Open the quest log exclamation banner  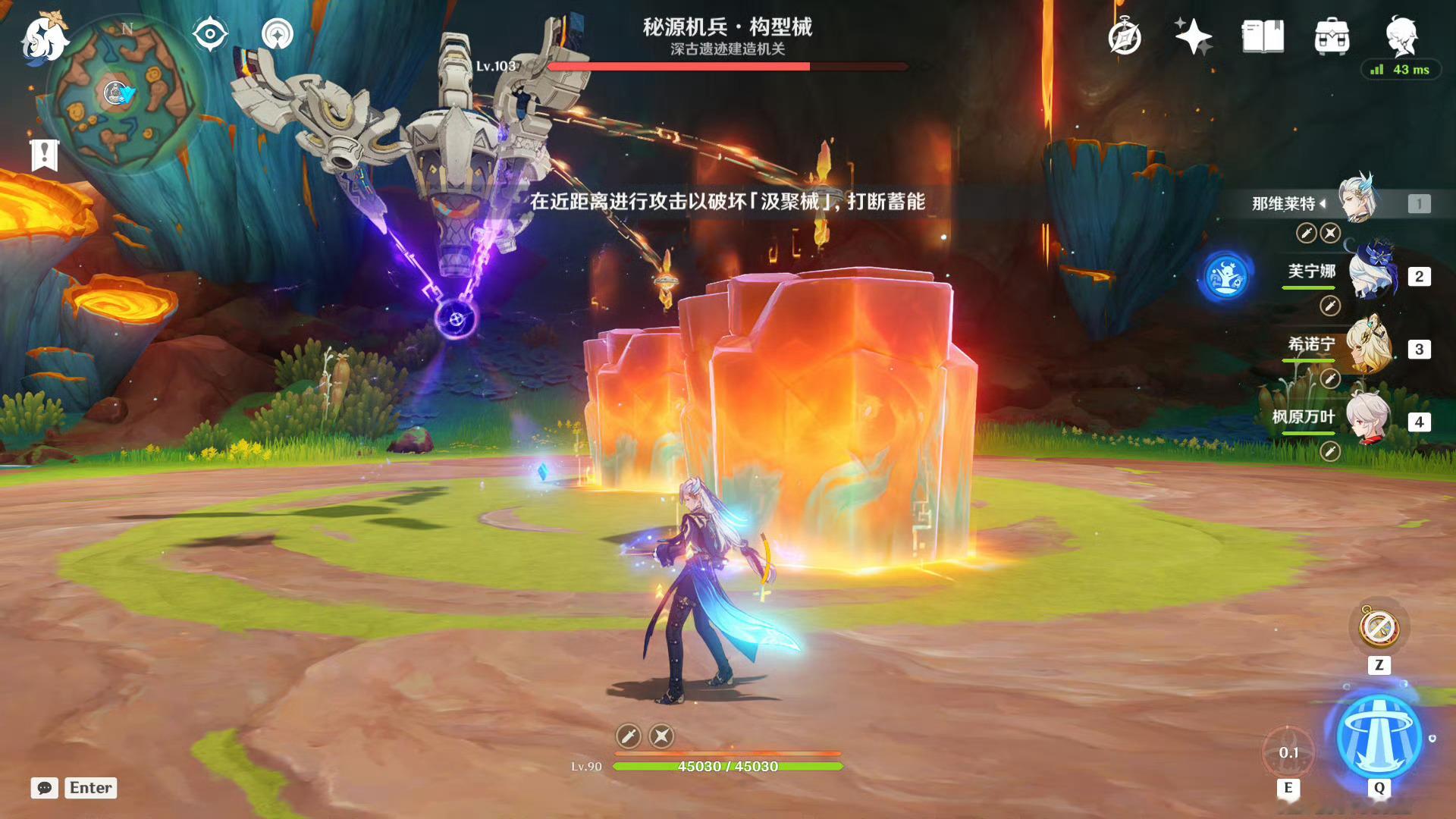[45, 155]
